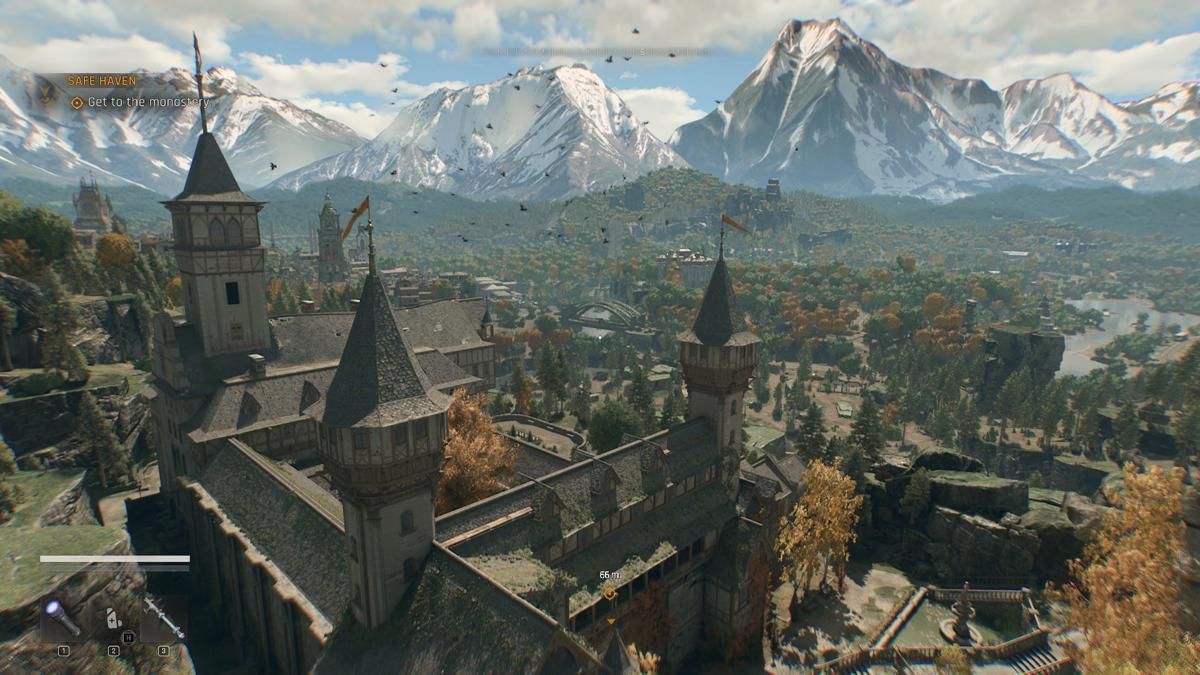
Task: Equip the melee weapon in slot three
Action: point(163,620)
